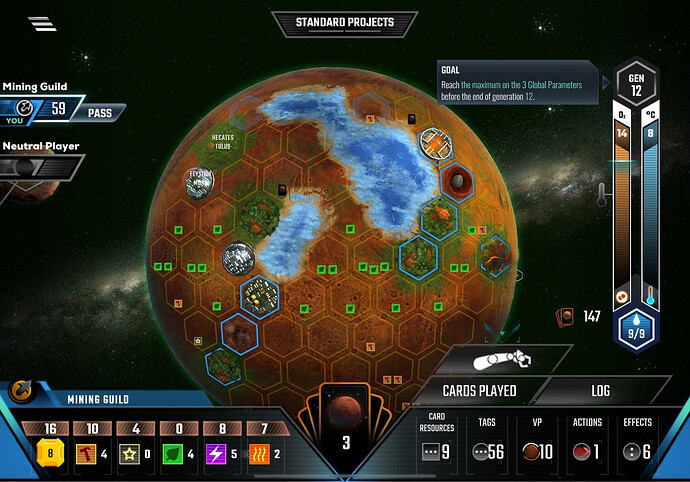Open the Effects list
The height and width of the screenshot is (482, 690).
pyautogui.click(x=637, y=440)
